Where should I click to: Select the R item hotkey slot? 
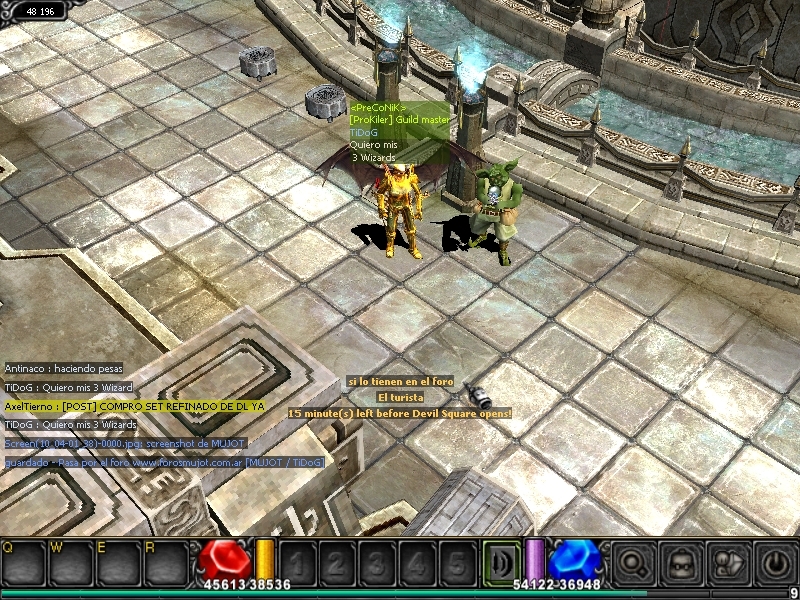tap(162, 560)
